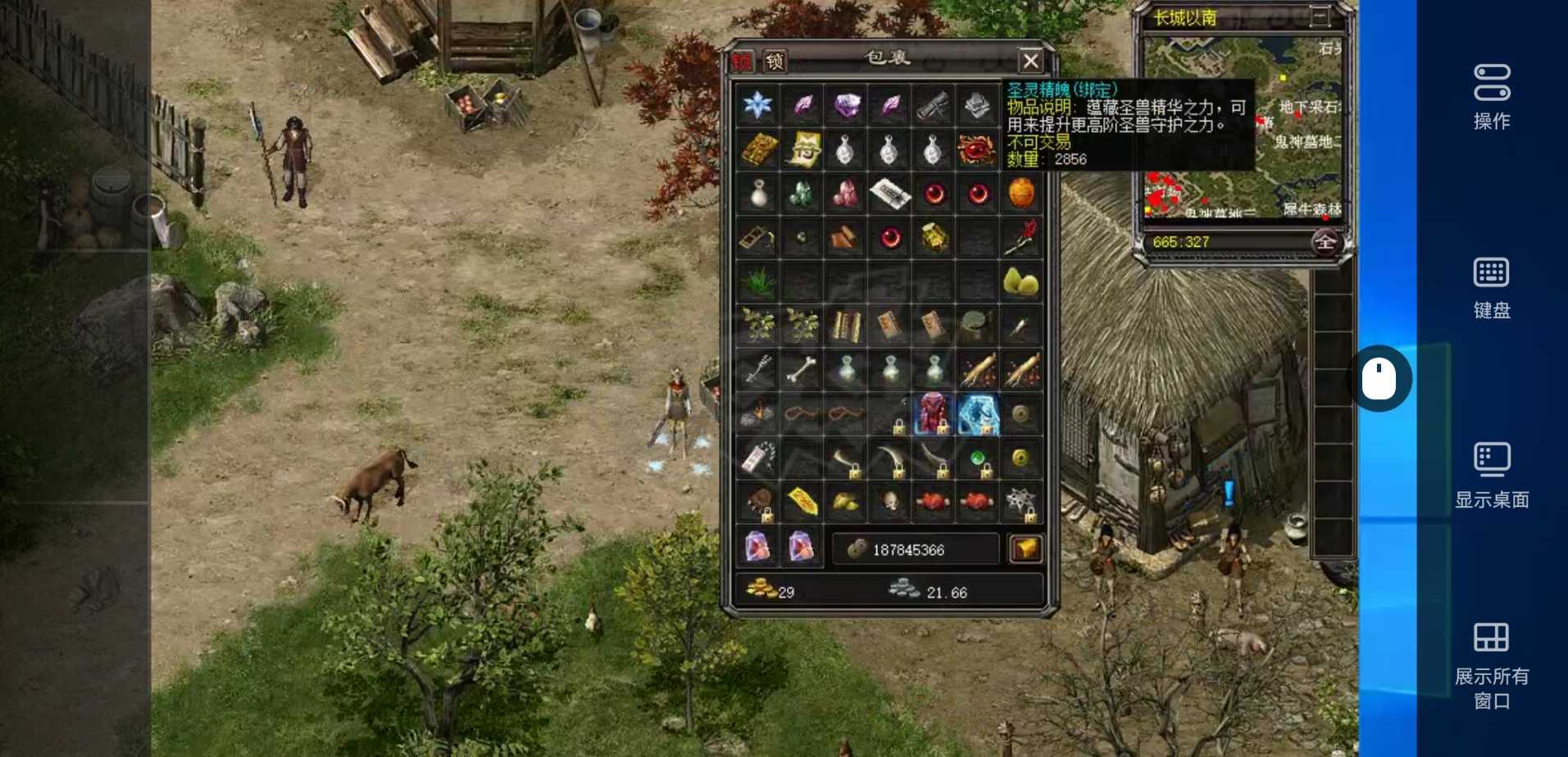Image resolution: width=1568 pixels, height=757 pixels.
Task: Open the 键盘 keyboard overlay
Action: coord(1491,287)
